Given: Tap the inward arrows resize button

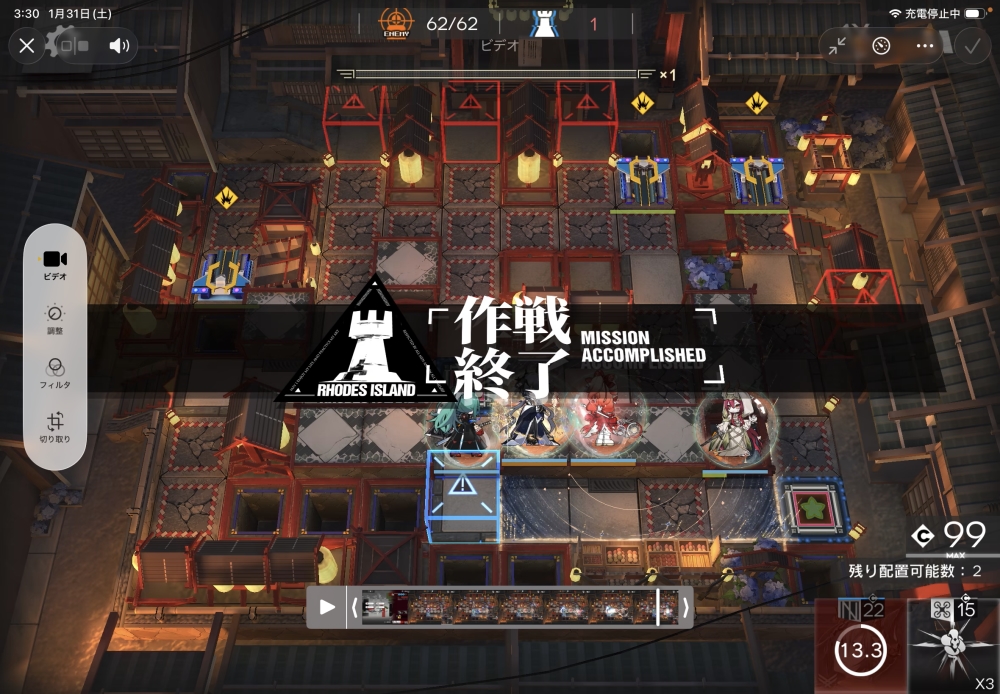Looking at the screenshot, I should tap(837, 46).
